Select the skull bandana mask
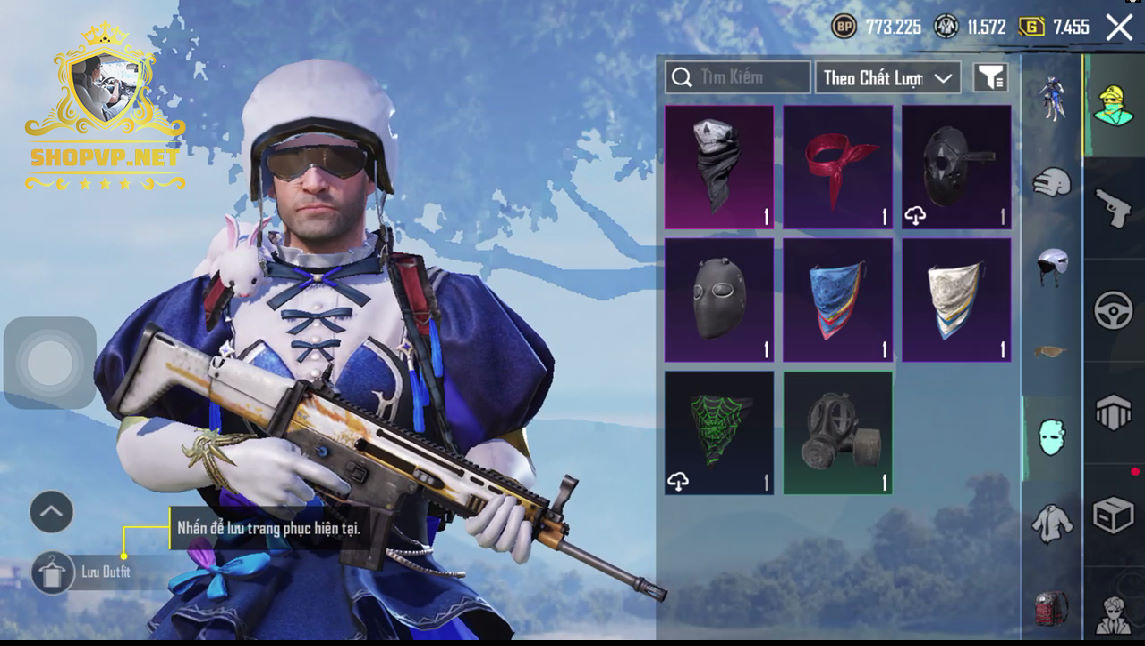The height and width of the screenshot is (646, 1145). click(719, 167)
